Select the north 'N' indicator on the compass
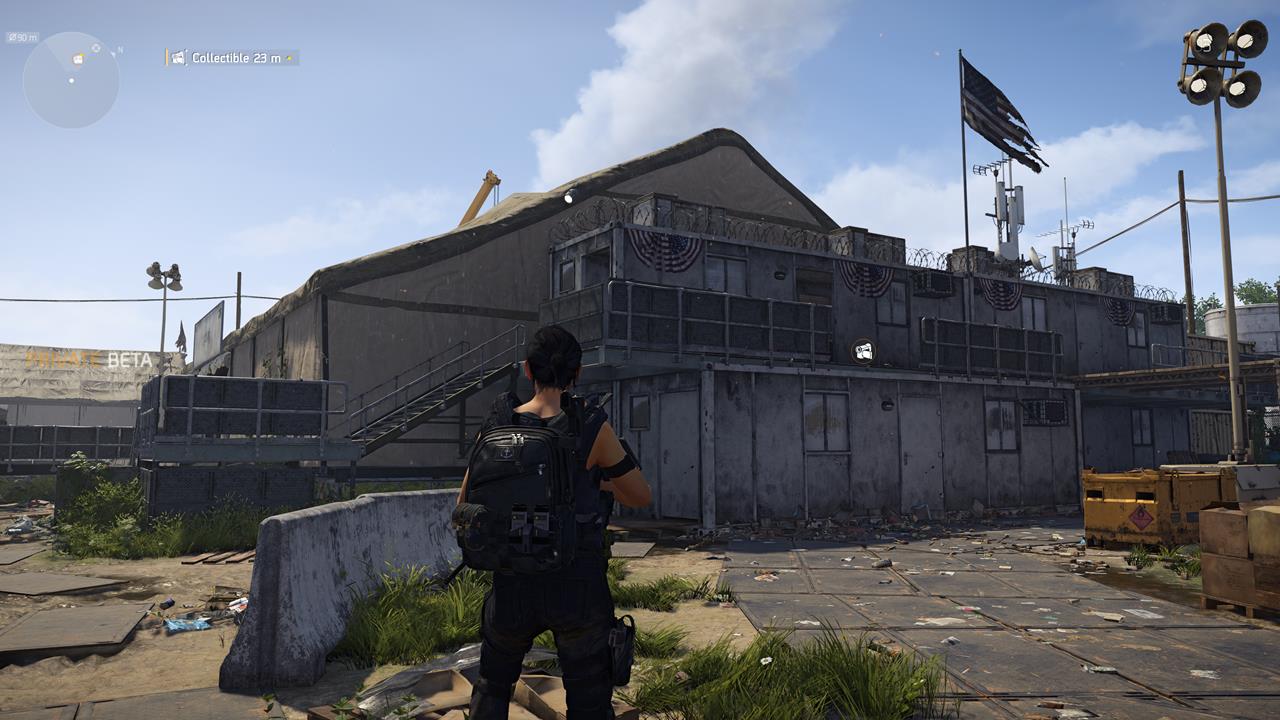 [x=120, y=50]
